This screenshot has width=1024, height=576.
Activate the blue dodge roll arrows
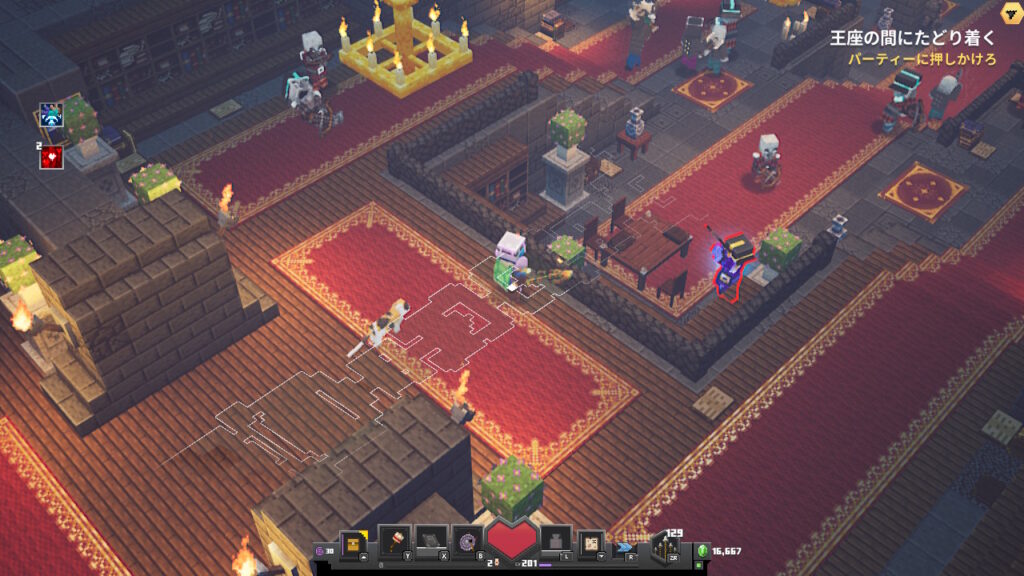[x=625, y=546]
